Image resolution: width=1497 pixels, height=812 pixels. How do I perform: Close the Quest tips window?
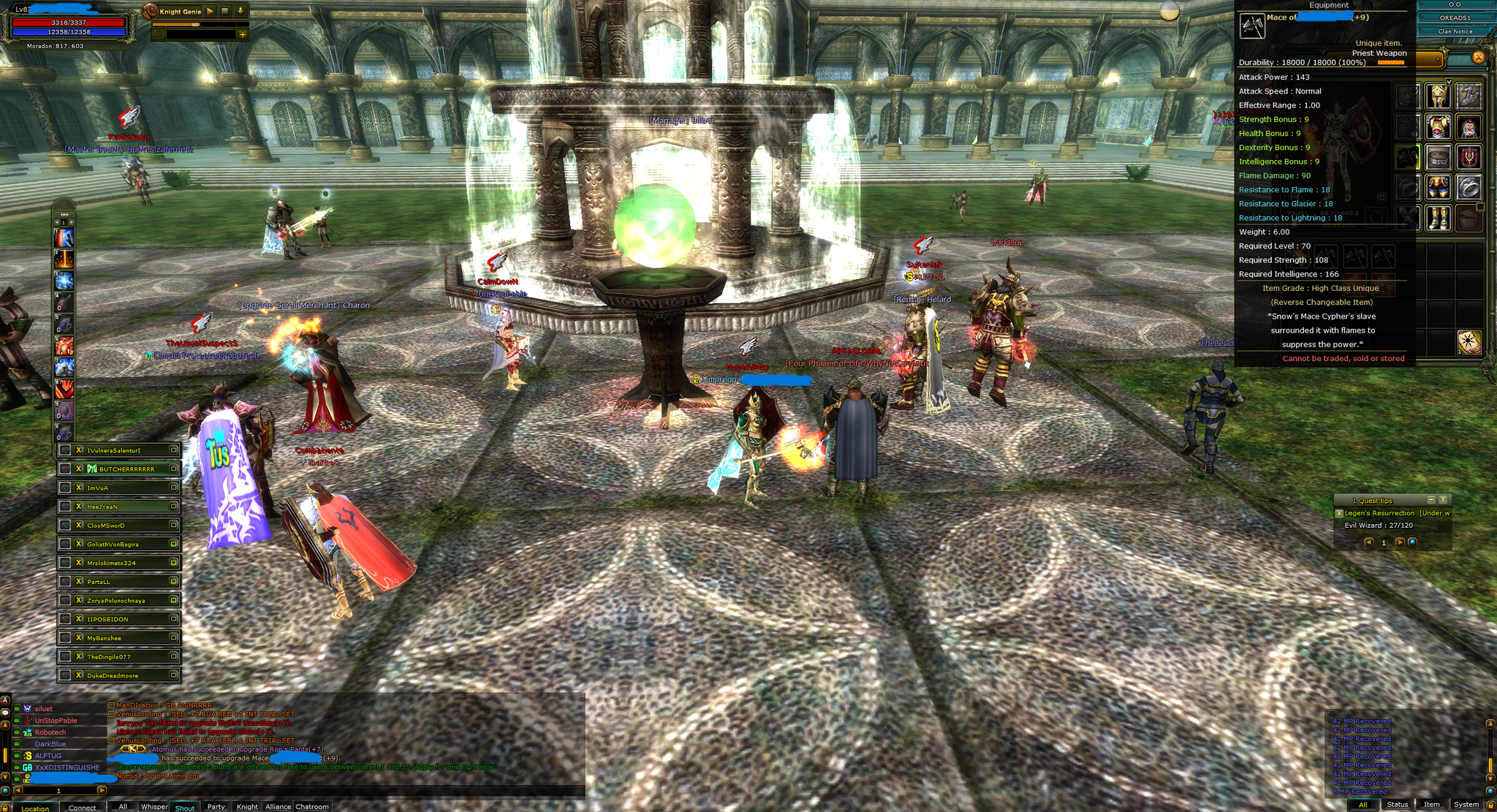(1443, 500)
